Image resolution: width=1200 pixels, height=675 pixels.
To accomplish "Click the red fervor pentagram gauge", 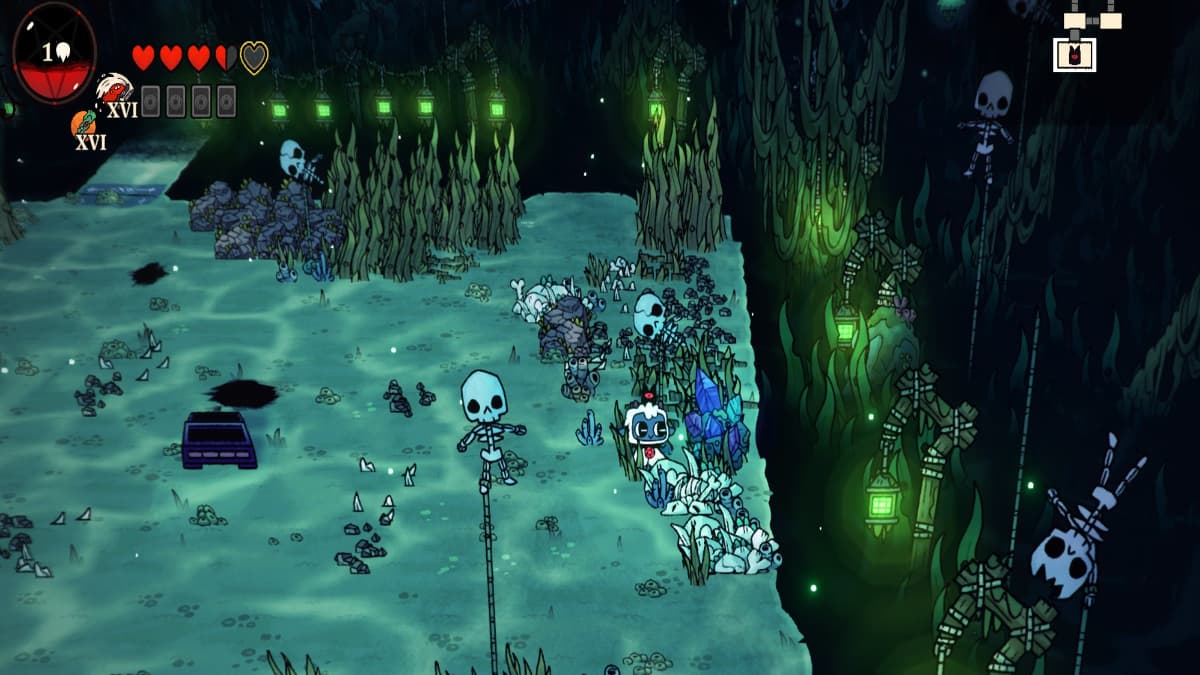I will click(x=55, y=52).
